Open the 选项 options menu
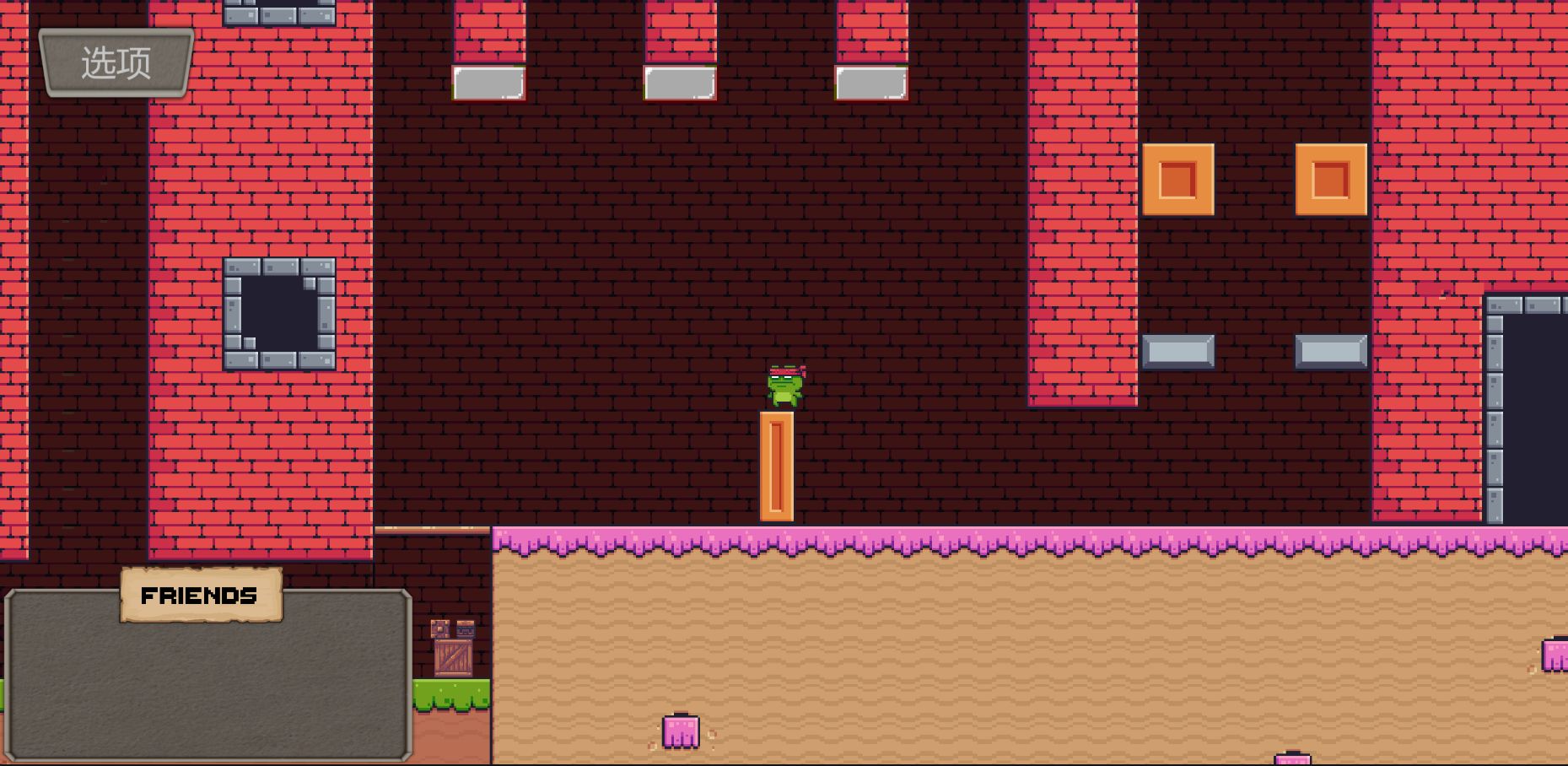Viewport: 1568px width, 766px height. point(116,63)
